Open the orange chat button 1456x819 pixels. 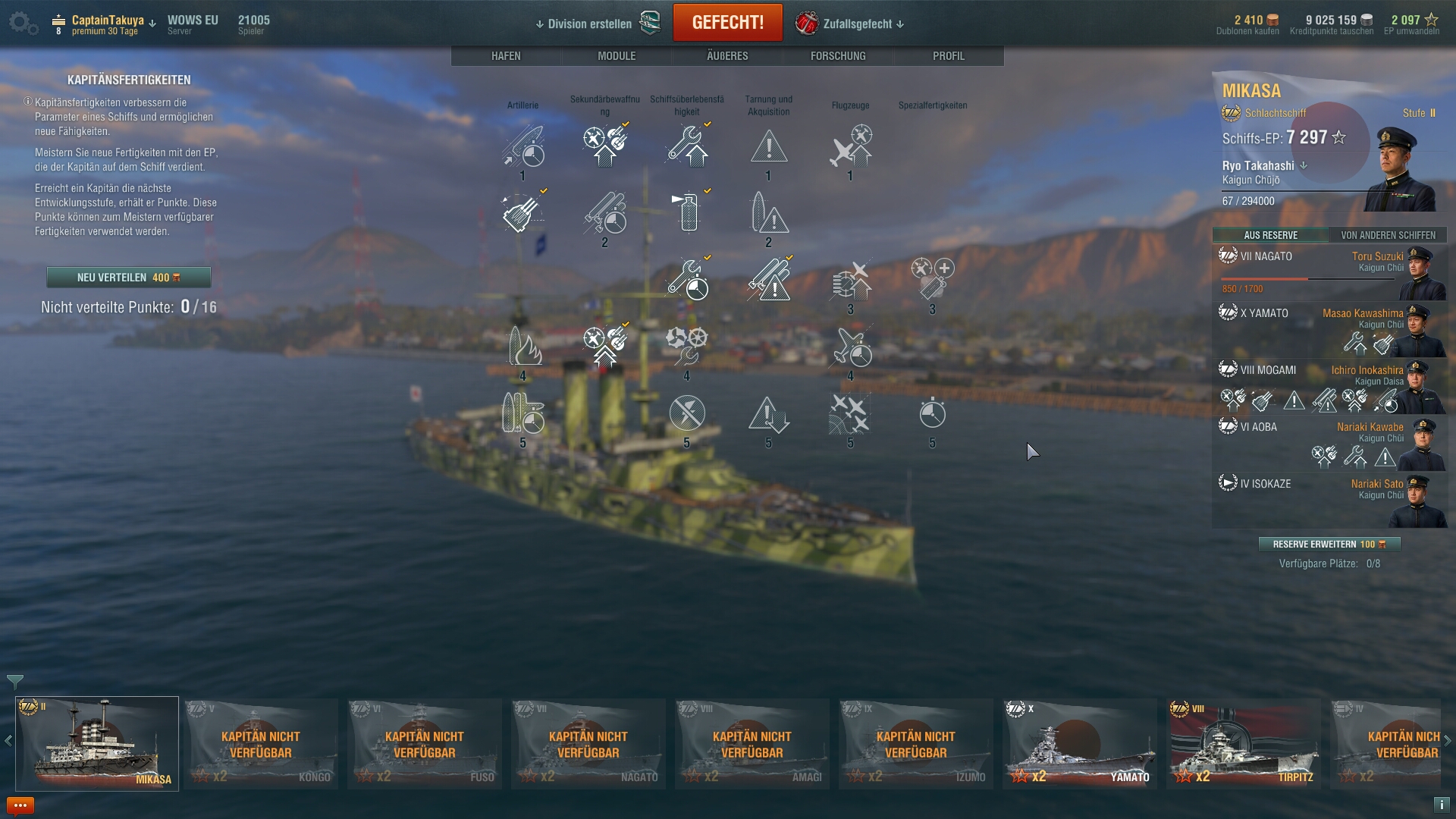tap(20, 805)
